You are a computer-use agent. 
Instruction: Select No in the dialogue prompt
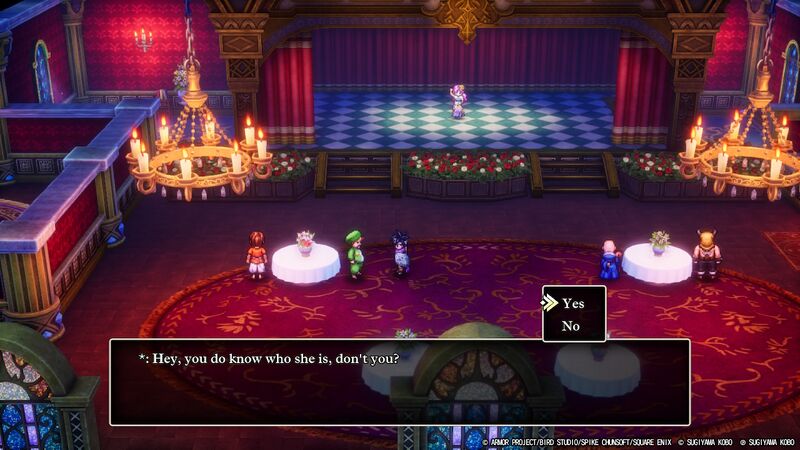pyautogui.click(x=571, y=326)
